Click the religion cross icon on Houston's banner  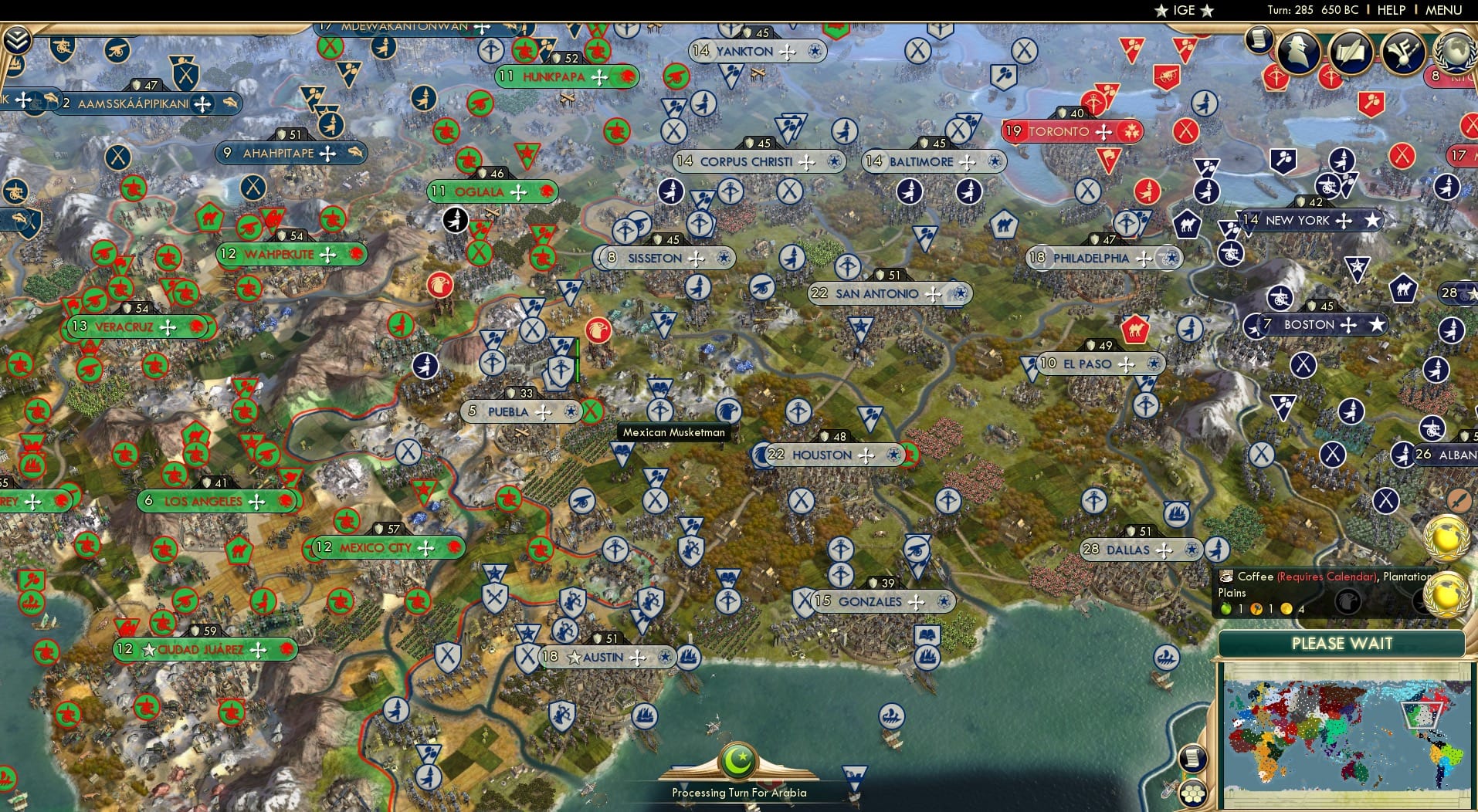(x=866, y=455)
